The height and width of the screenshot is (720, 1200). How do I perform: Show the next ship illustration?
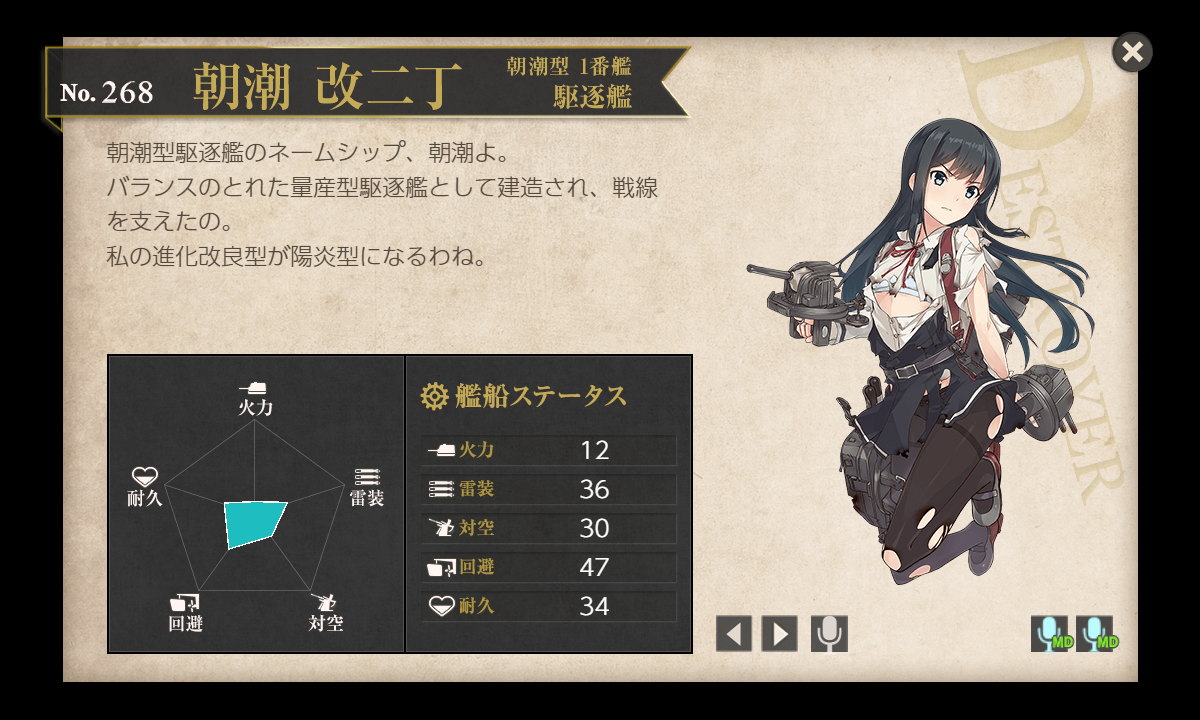(779, 633)
